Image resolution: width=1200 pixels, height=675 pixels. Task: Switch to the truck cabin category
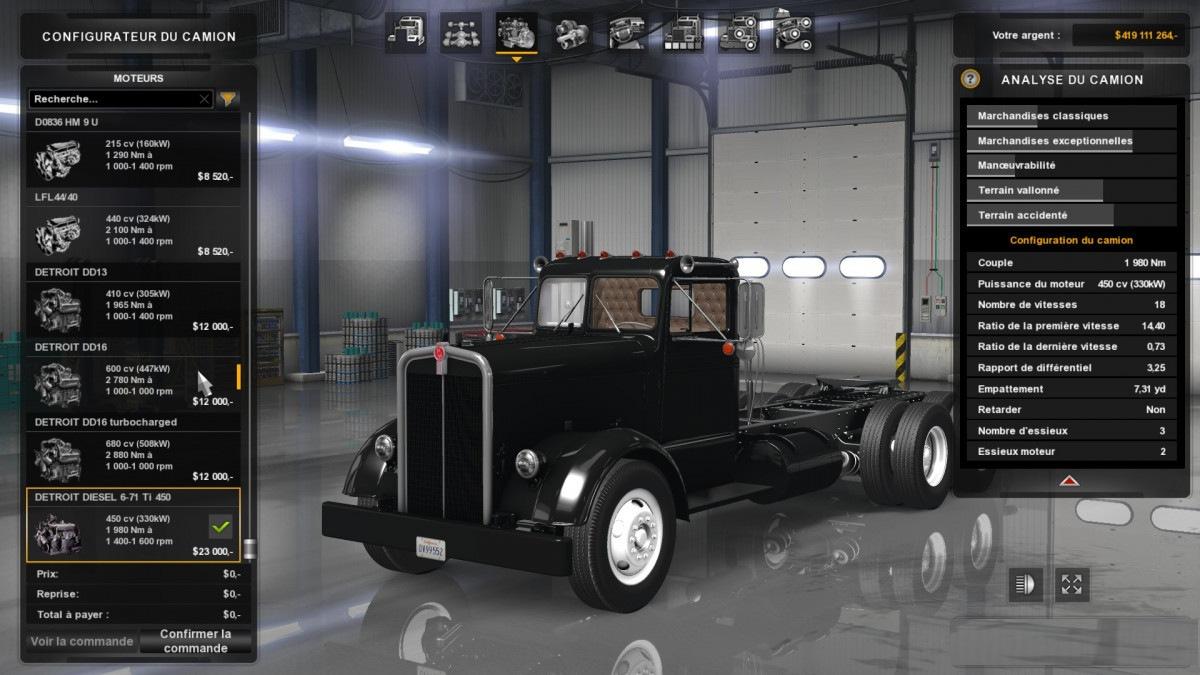(406, 33)
